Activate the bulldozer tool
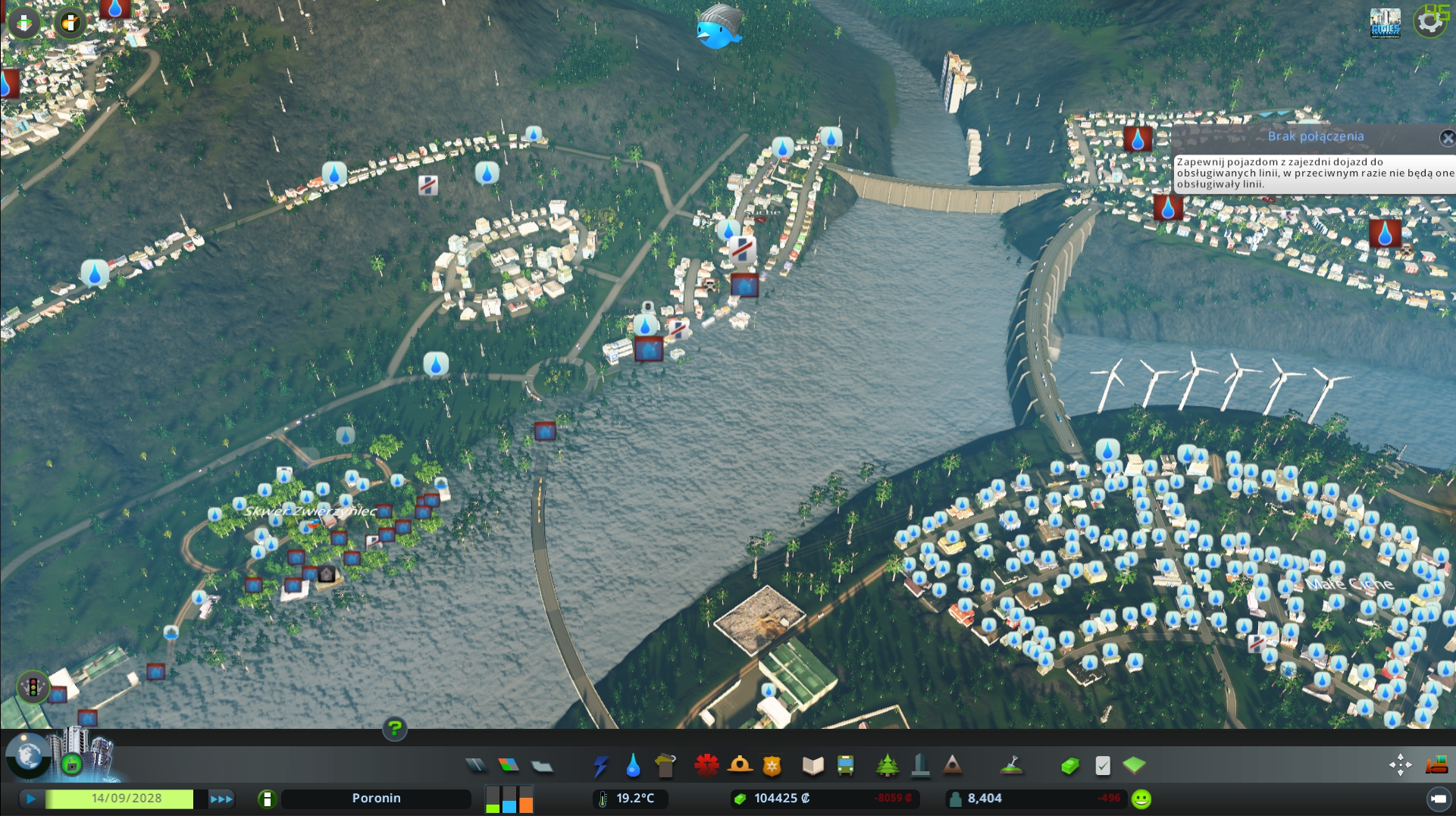1456x819 pixels. [1436, 765]
